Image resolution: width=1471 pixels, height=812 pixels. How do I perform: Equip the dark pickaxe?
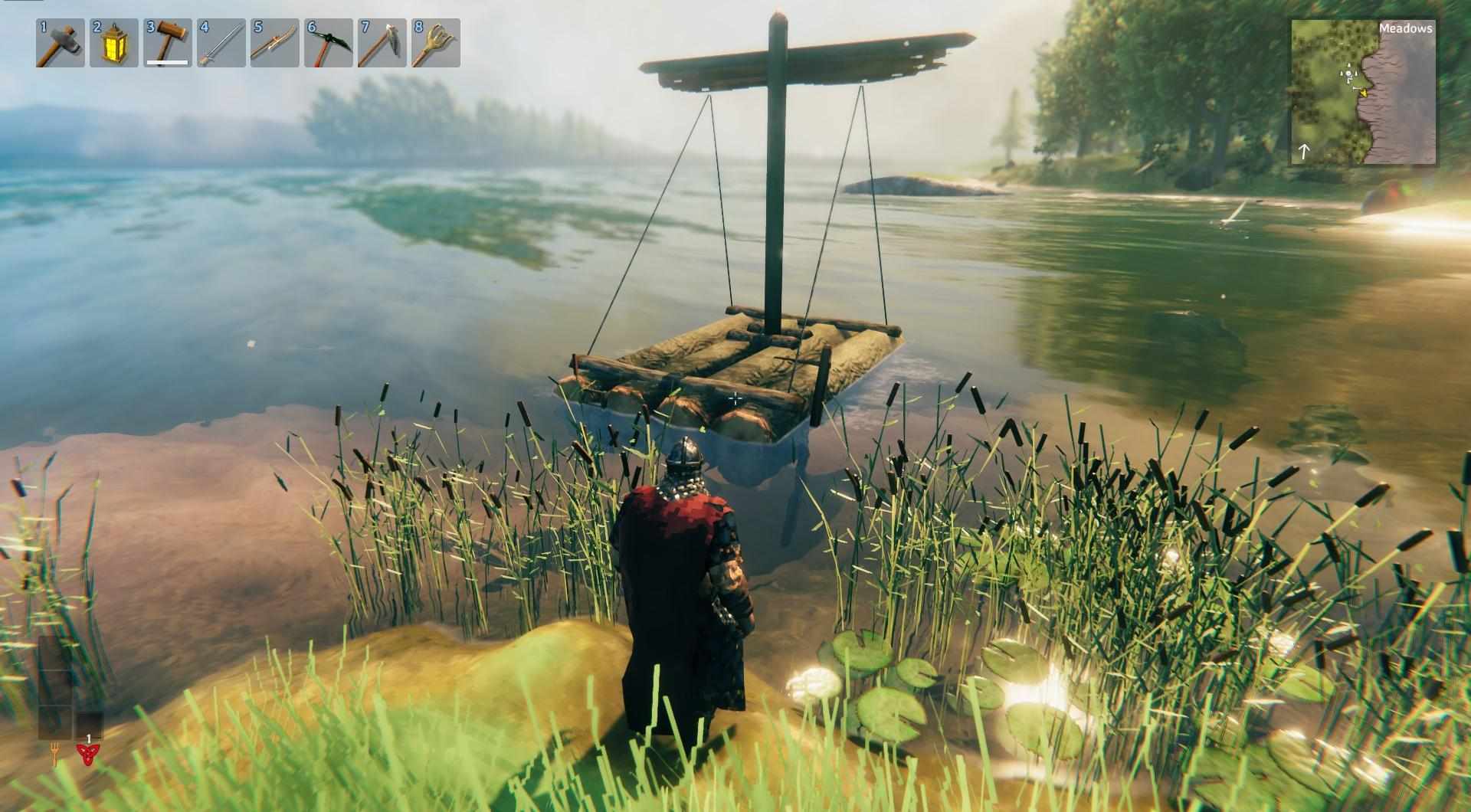(329, 43)
